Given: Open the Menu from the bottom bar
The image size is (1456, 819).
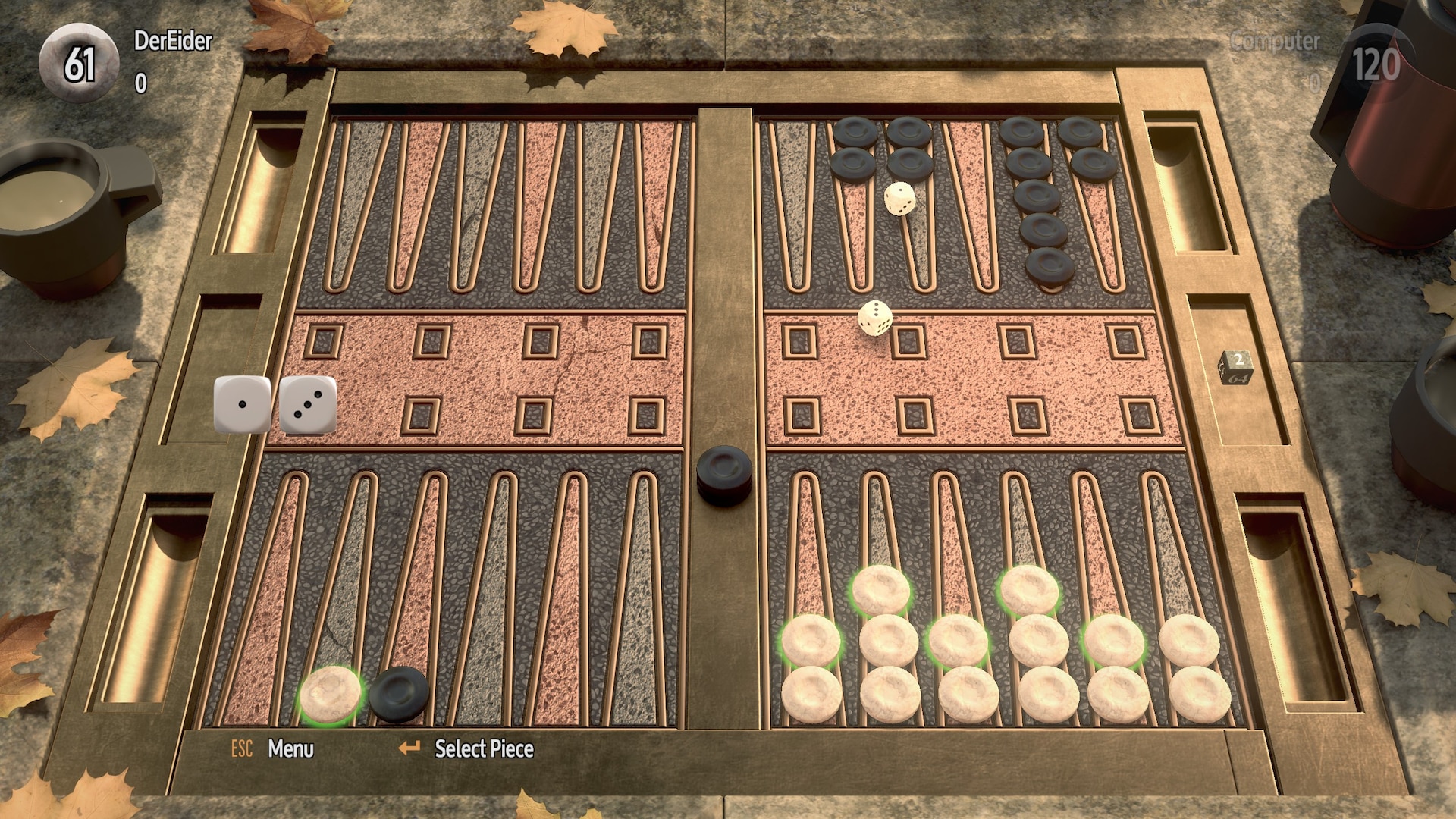Looking at the screenshot, I should [290, 749].
